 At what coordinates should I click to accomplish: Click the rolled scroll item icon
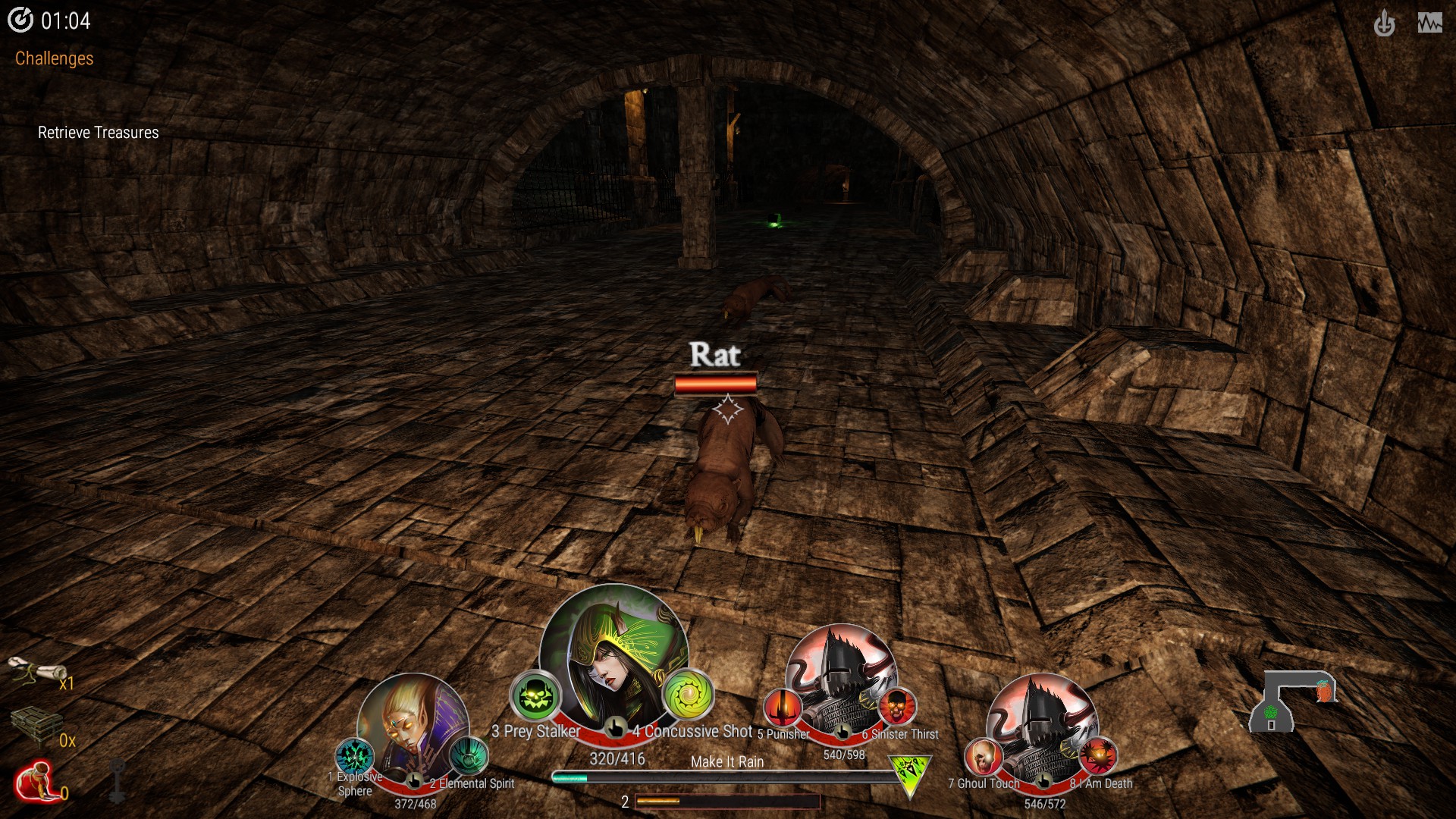[36, 671]
